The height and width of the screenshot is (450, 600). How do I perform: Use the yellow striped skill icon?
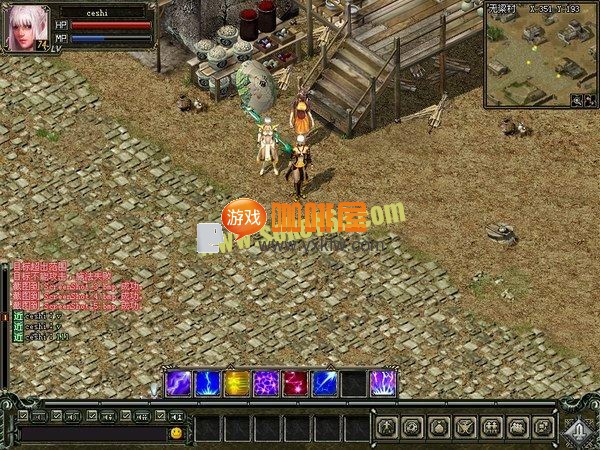pos(237,384)
